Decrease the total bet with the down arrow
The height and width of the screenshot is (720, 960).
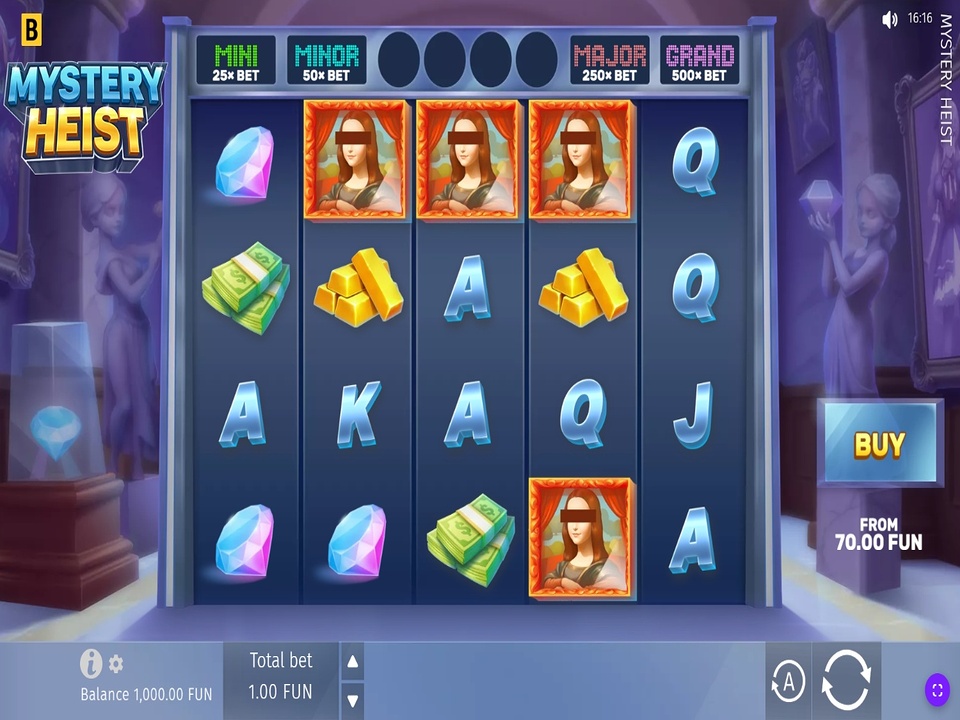coord(352,699)
